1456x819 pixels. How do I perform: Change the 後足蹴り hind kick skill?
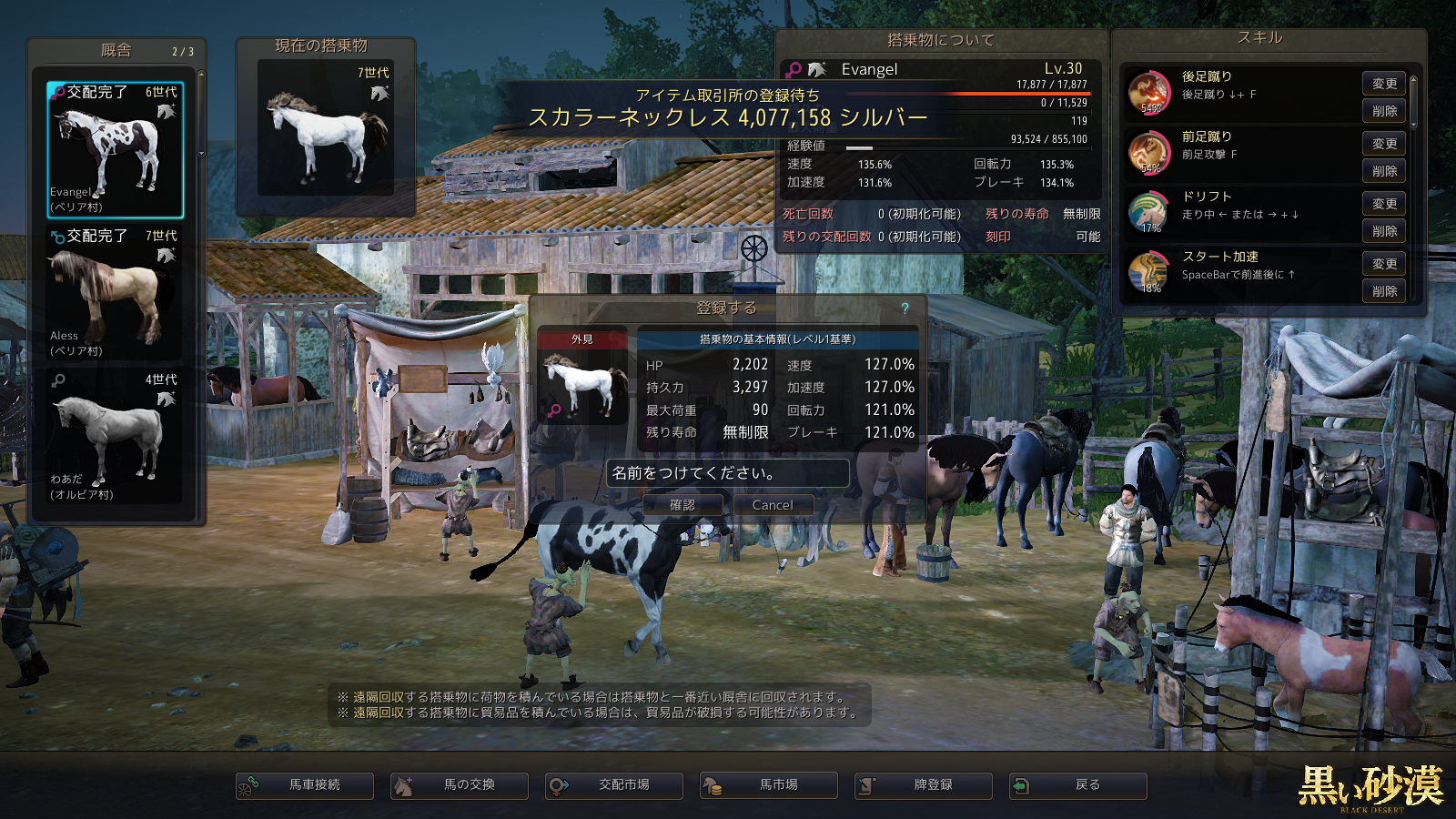pos(1384,84)
